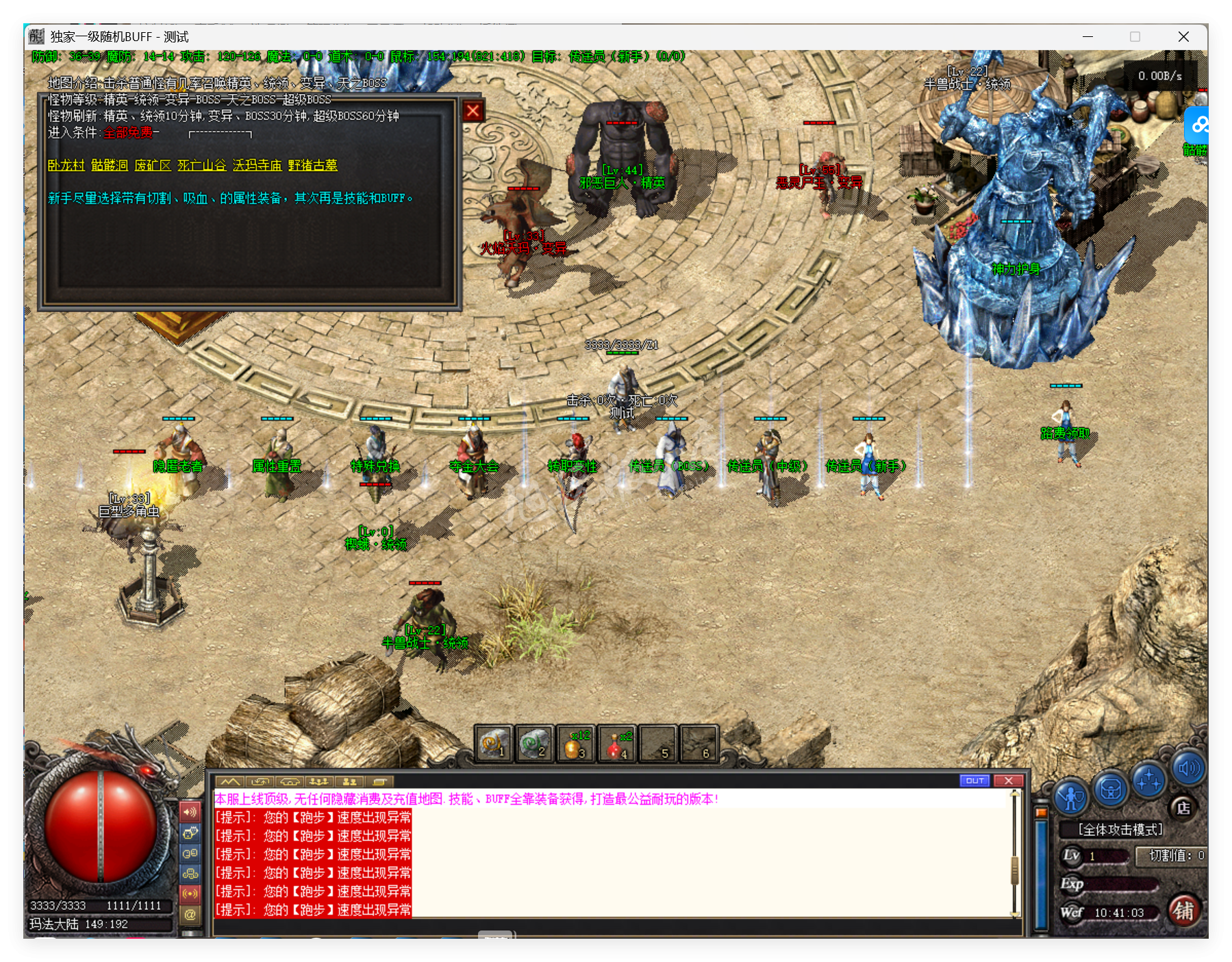Select the 废矿区 destination link
The image size is (1232, 962).
pos(153,165)
